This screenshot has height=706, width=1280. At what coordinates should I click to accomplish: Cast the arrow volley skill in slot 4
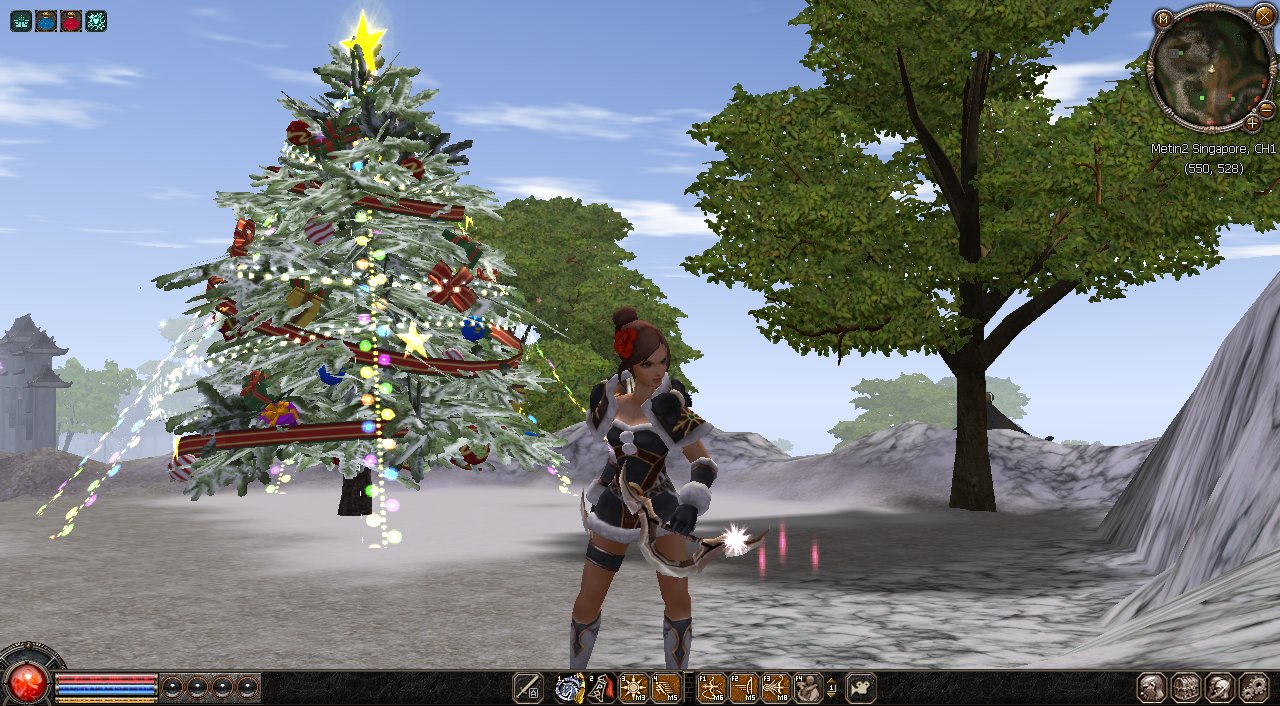tap(665, 687)
